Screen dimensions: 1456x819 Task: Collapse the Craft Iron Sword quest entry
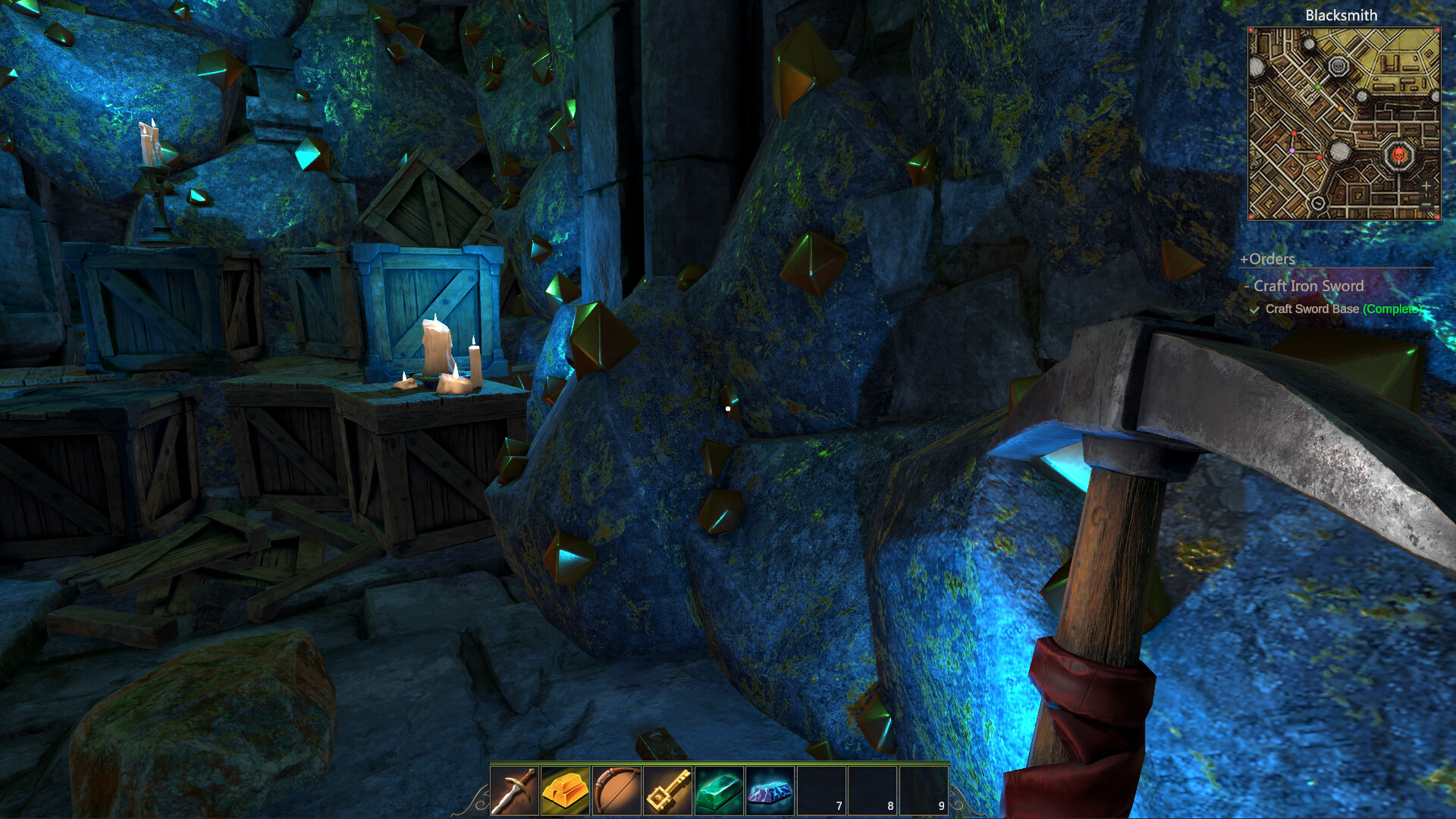pos(1249,287)
